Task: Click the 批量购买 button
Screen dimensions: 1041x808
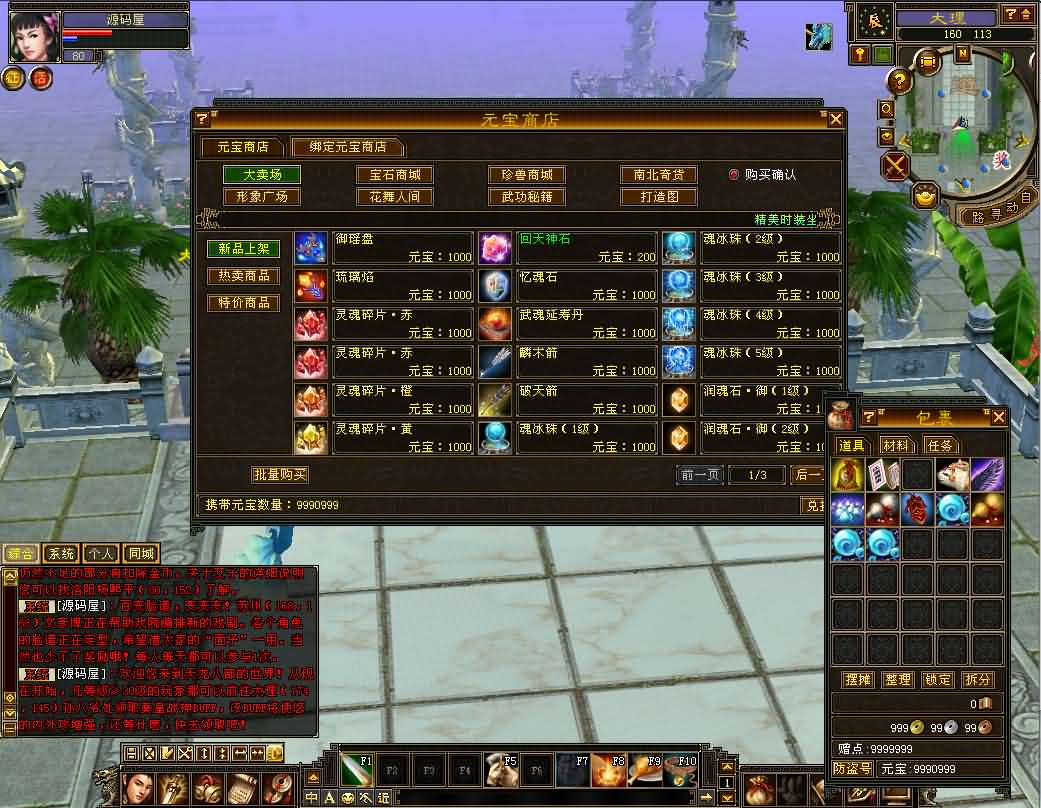Action: (279, 475)
